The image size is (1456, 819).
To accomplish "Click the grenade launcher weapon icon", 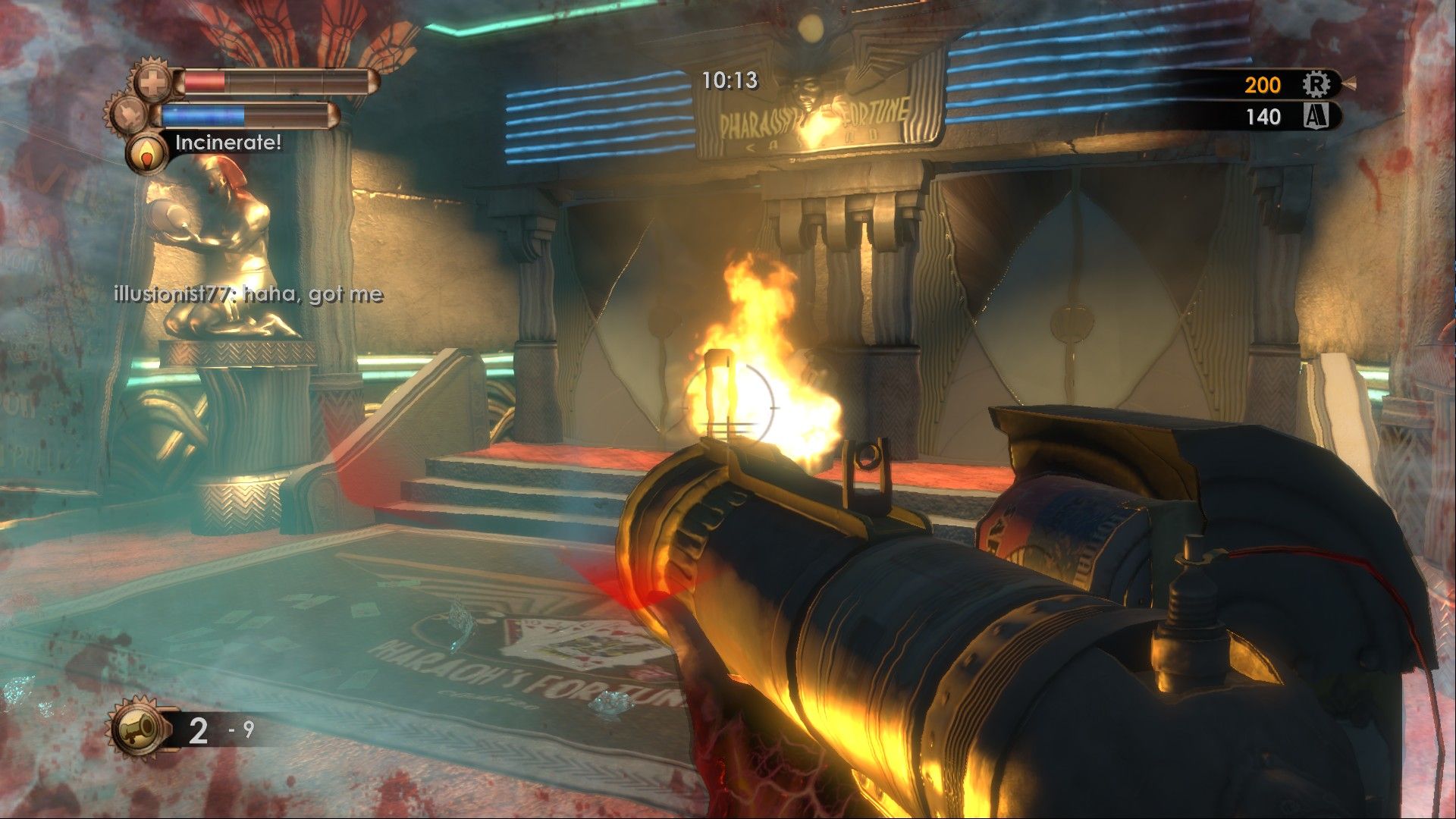I will 139,730.
